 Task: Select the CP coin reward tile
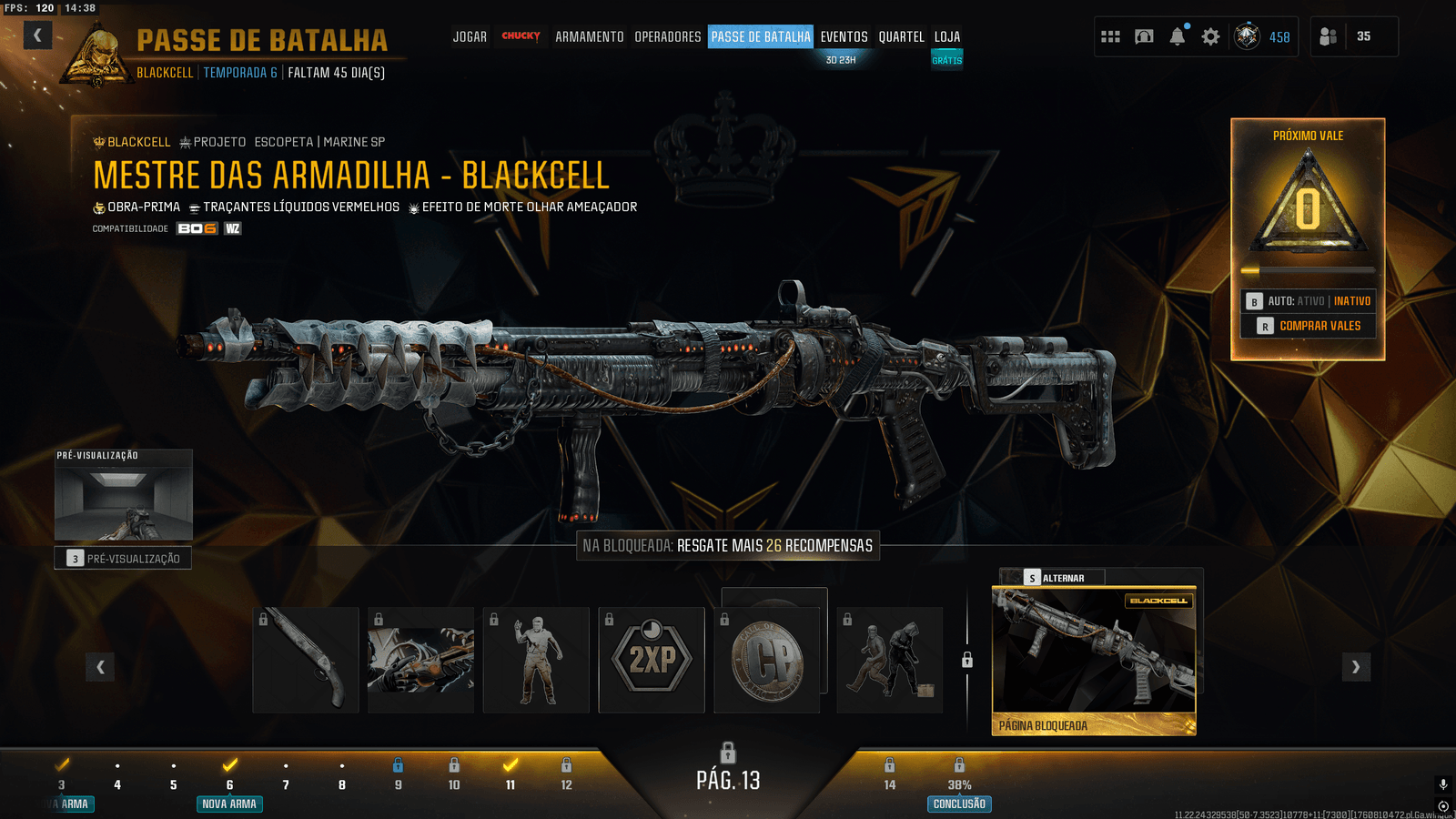(767, 660)
